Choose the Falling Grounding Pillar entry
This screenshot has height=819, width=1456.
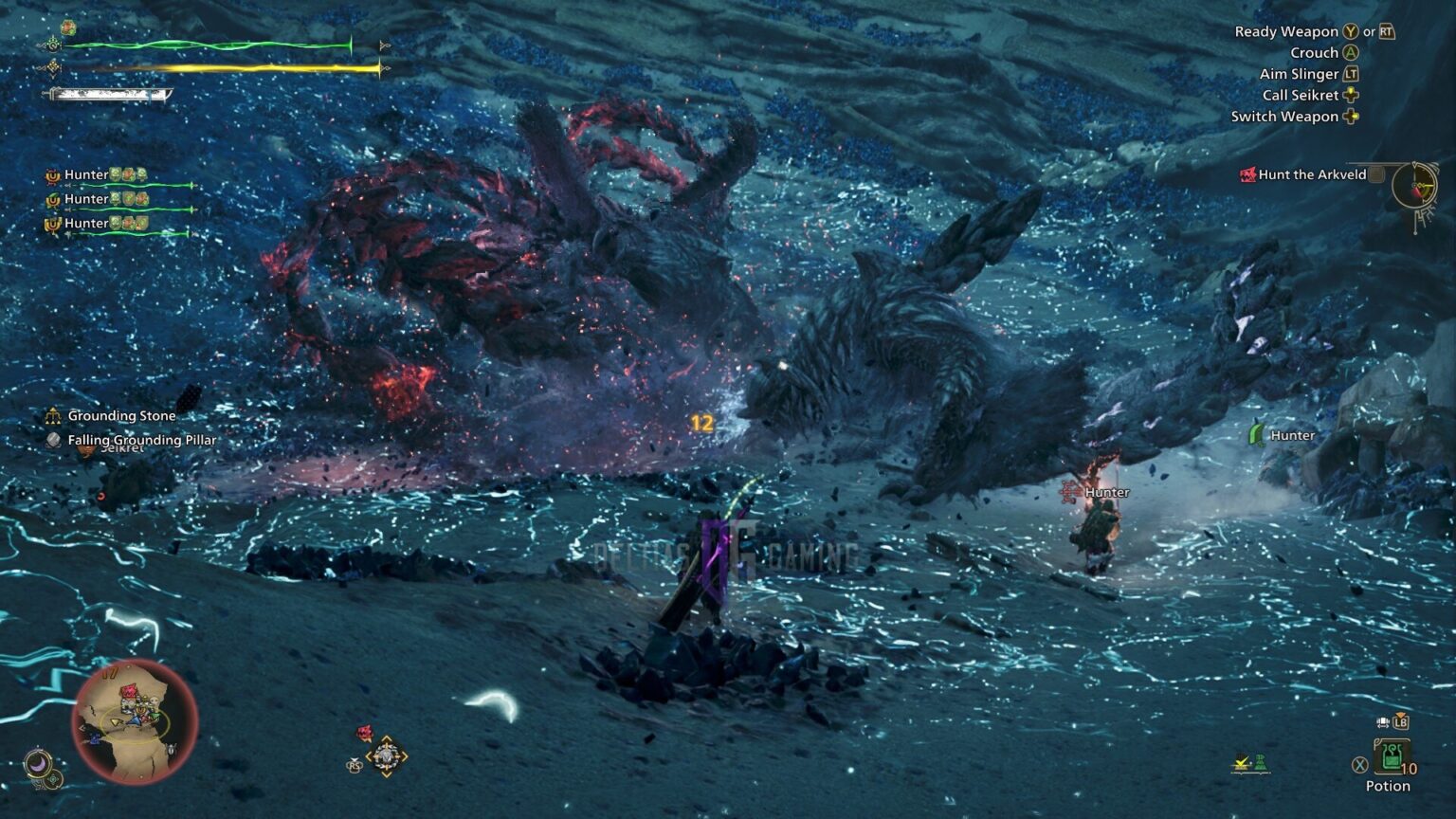click(x=141, y=440)
